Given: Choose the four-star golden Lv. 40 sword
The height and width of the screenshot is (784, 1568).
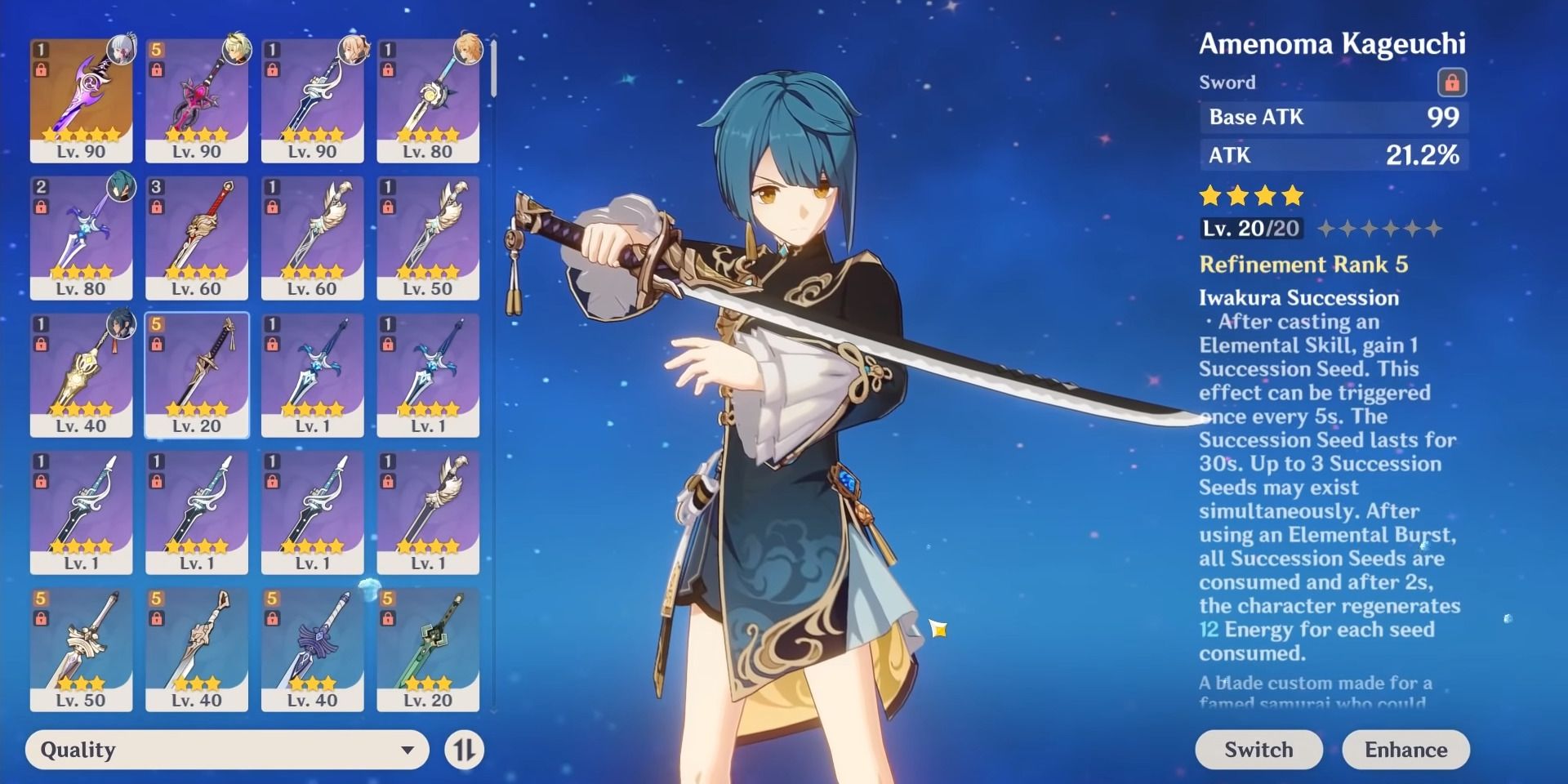Looking at the screenshot, I should (x=81, y=374).
